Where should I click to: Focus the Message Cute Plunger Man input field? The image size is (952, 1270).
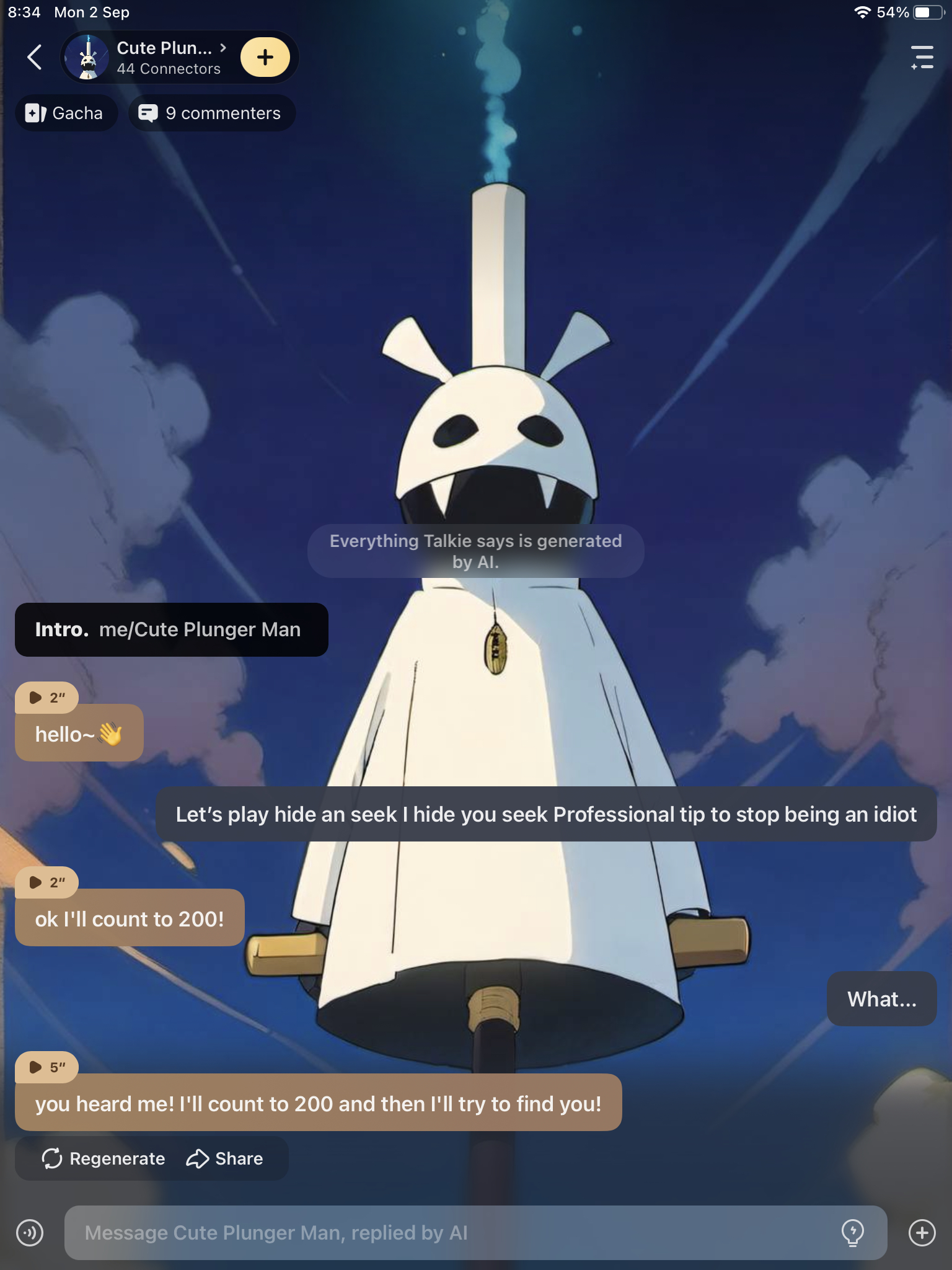(446, 1233)
